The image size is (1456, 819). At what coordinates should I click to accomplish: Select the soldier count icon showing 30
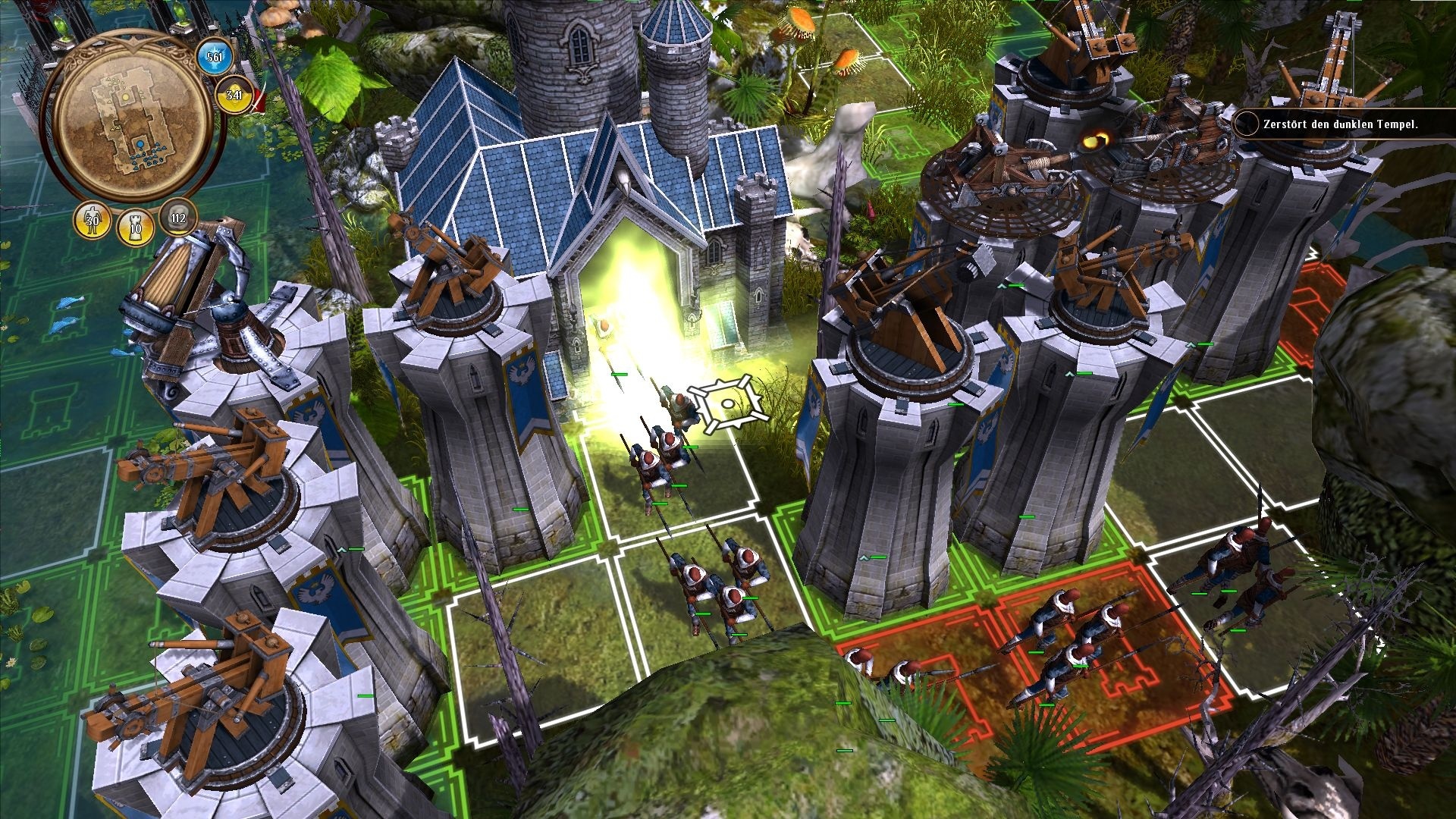click(91, 222)
